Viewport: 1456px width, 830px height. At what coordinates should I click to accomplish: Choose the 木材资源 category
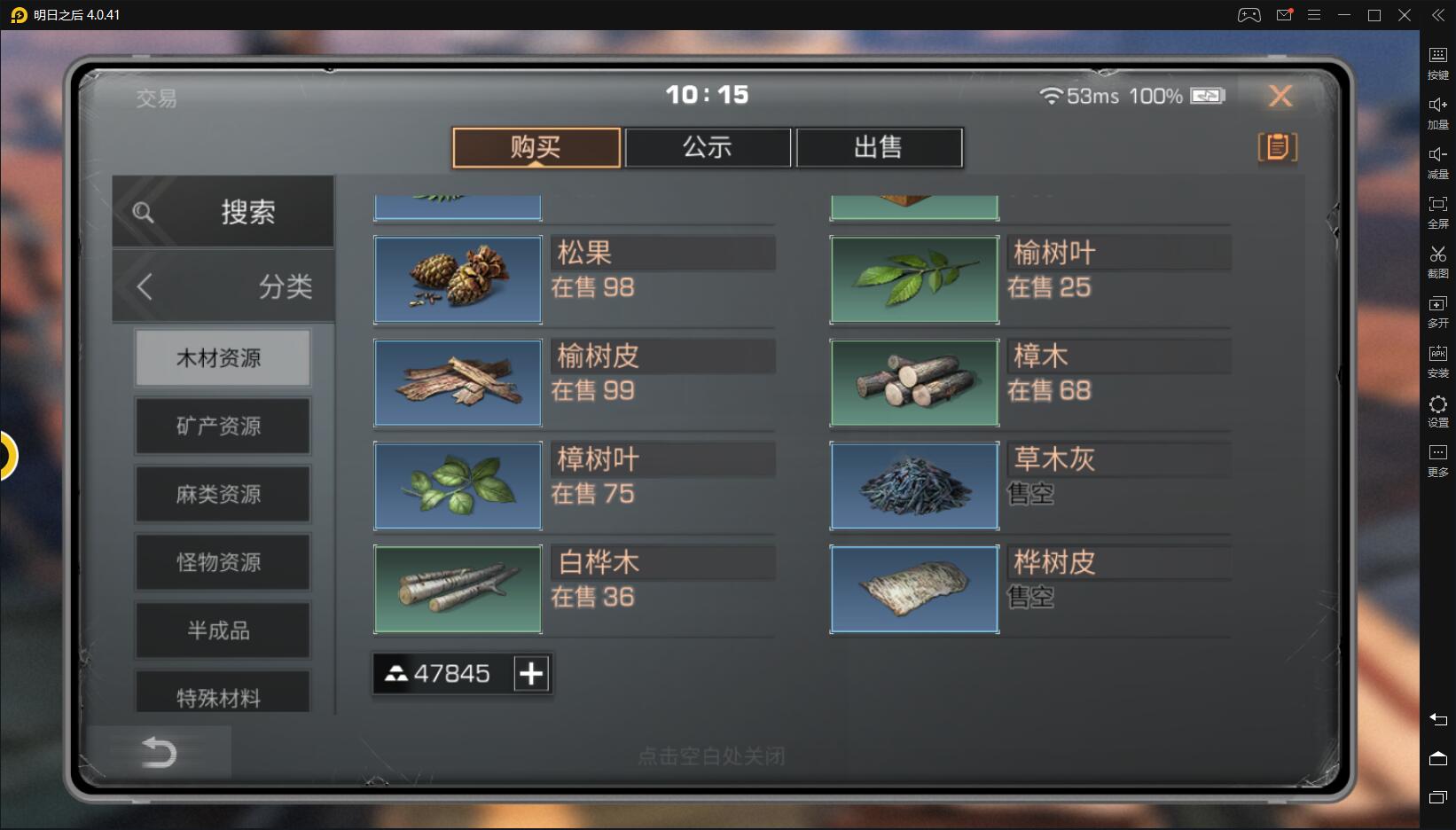click(222, 358)
